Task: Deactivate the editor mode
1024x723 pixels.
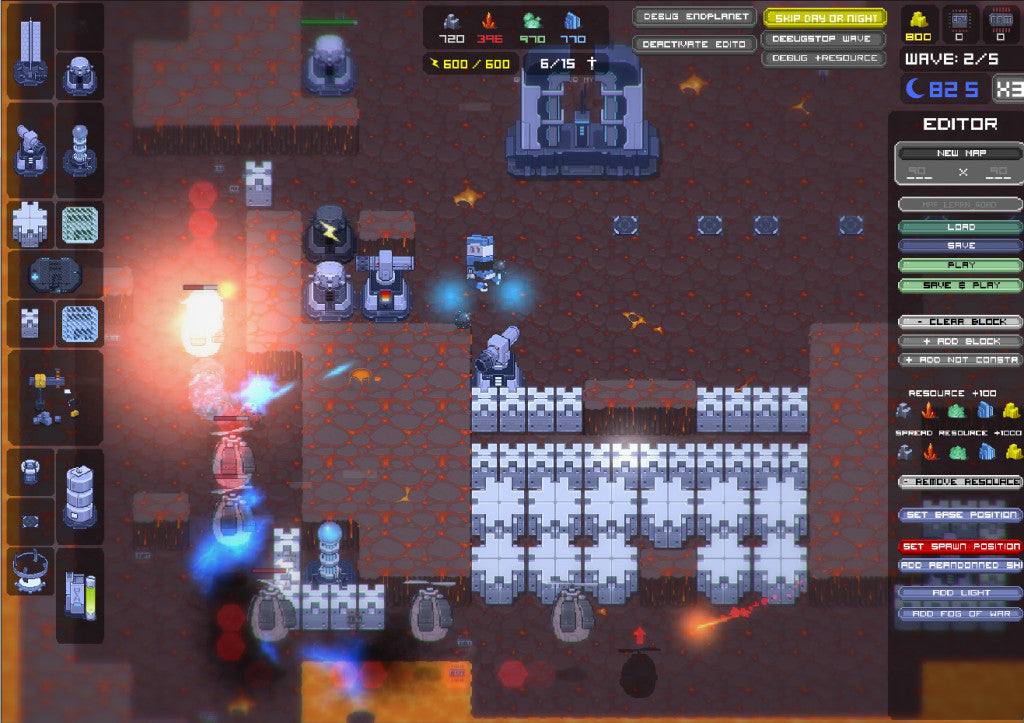Action: [694, 44]
